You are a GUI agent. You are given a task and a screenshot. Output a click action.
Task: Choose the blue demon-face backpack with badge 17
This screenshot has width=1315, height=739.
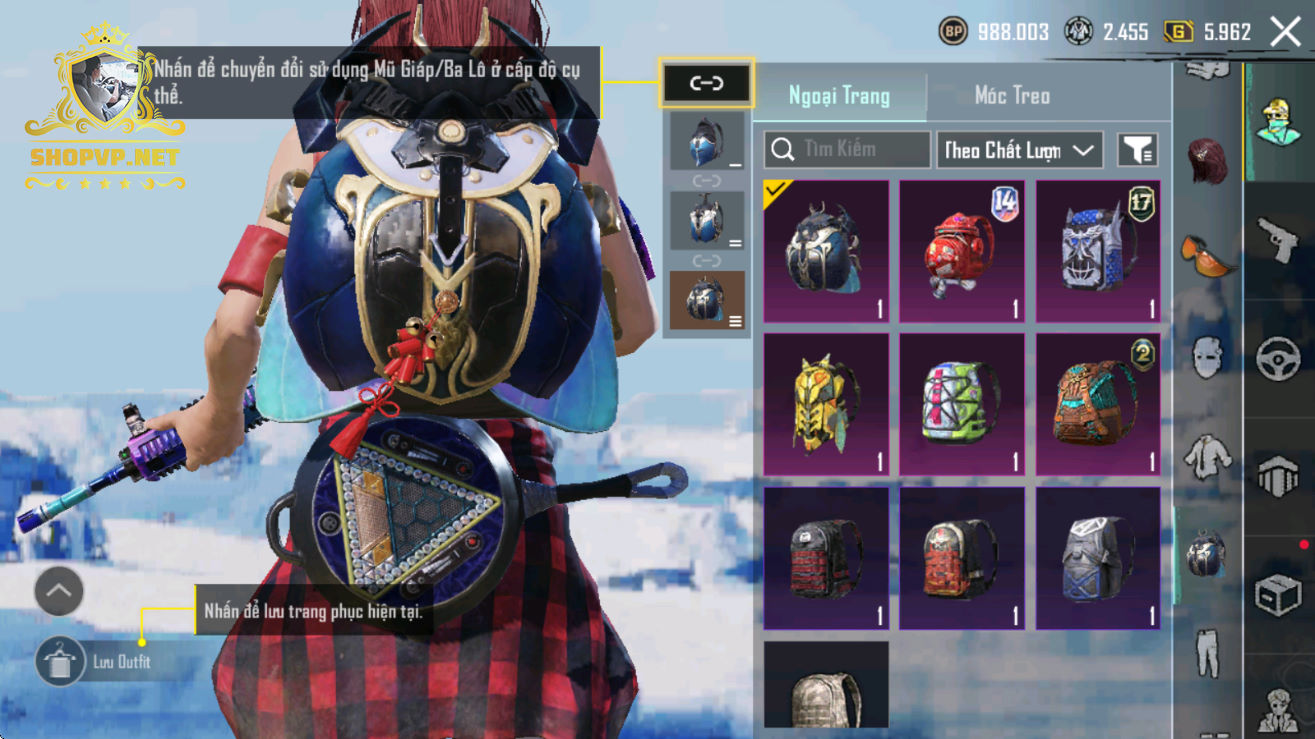pos(1098,252)
